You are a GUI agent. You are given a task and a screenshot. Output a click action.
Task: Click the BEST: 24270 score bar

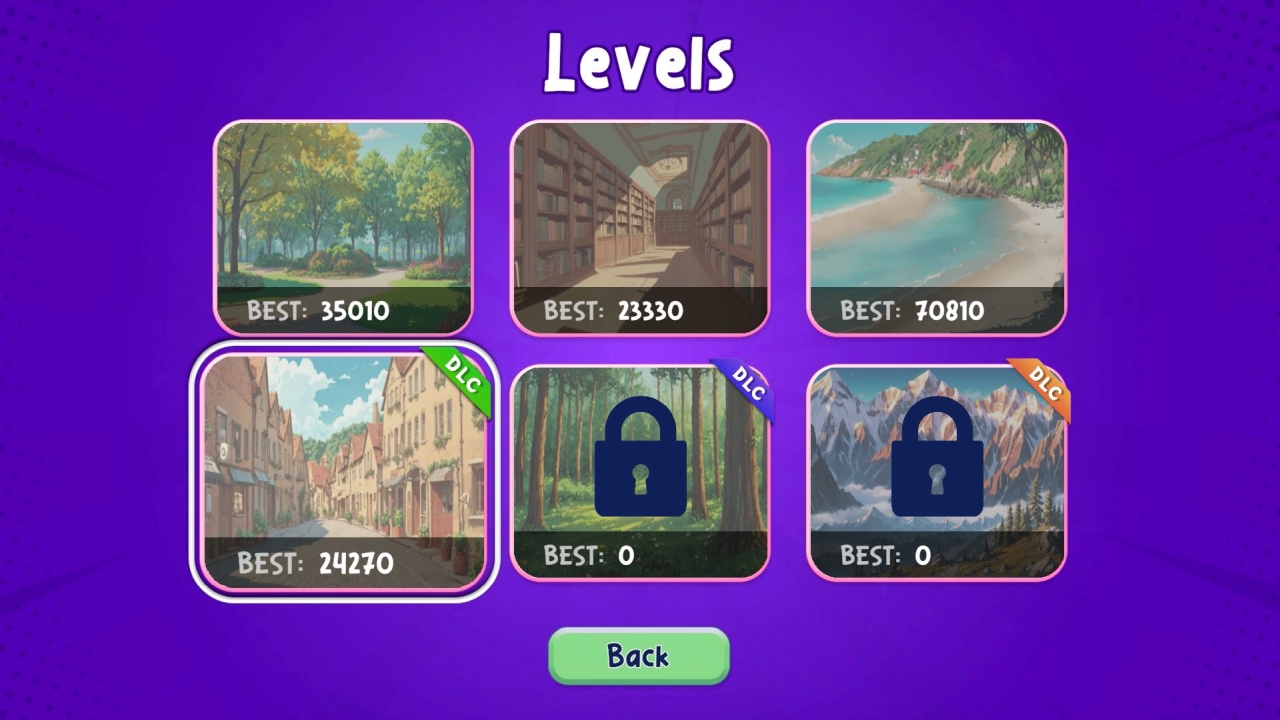tap(318, 562)
